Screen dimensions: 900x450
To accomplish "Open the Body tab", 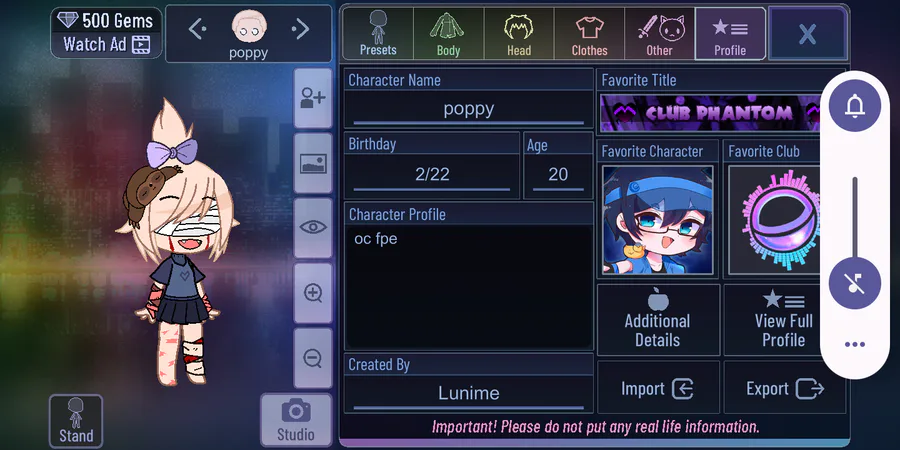I will pos(448,33).
